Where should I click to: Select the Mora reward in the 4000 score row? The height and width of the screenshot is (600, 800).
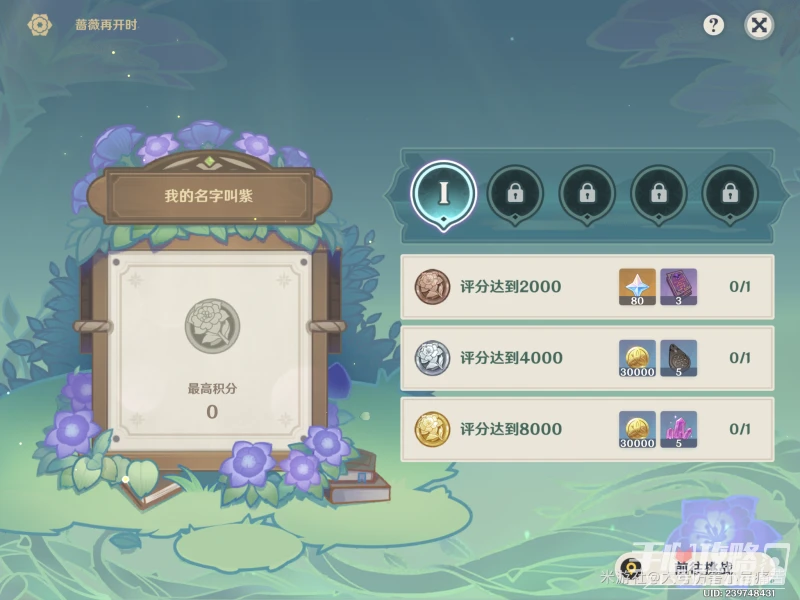point(637,358)
